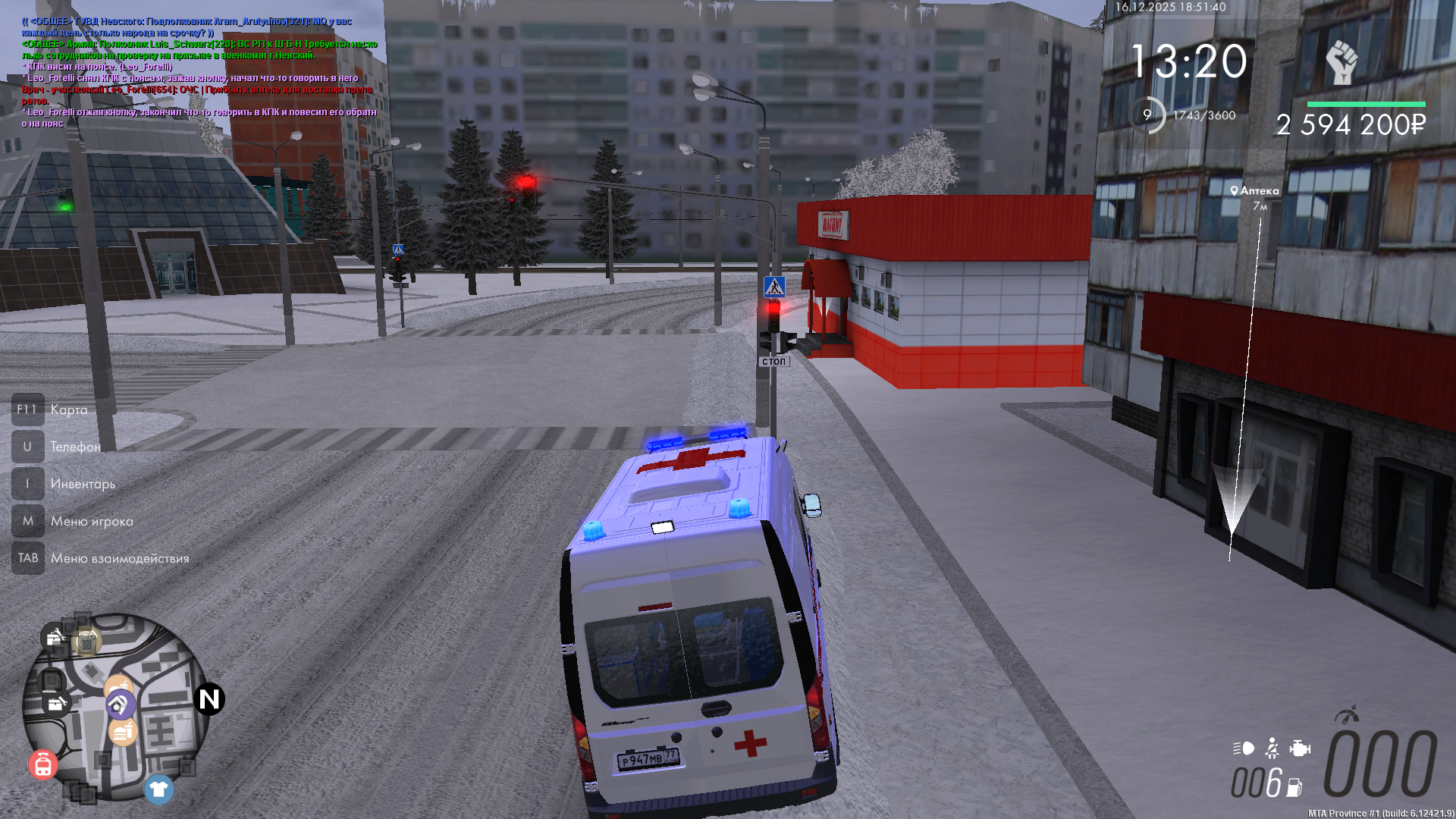Select the blue t-shirt clothing marker
The height and width of the screenshot is (819, 1456).
coord(158,789)
